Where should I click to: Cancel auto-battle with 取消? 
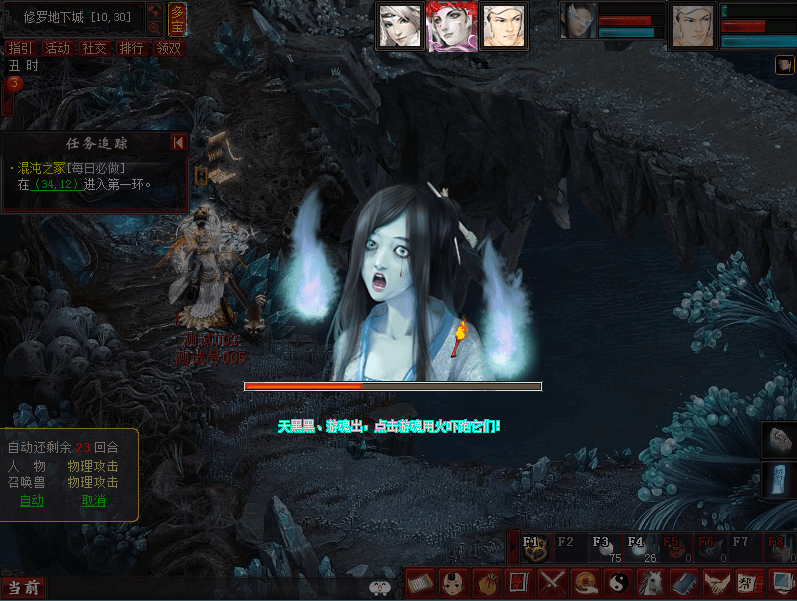(93, 501)
